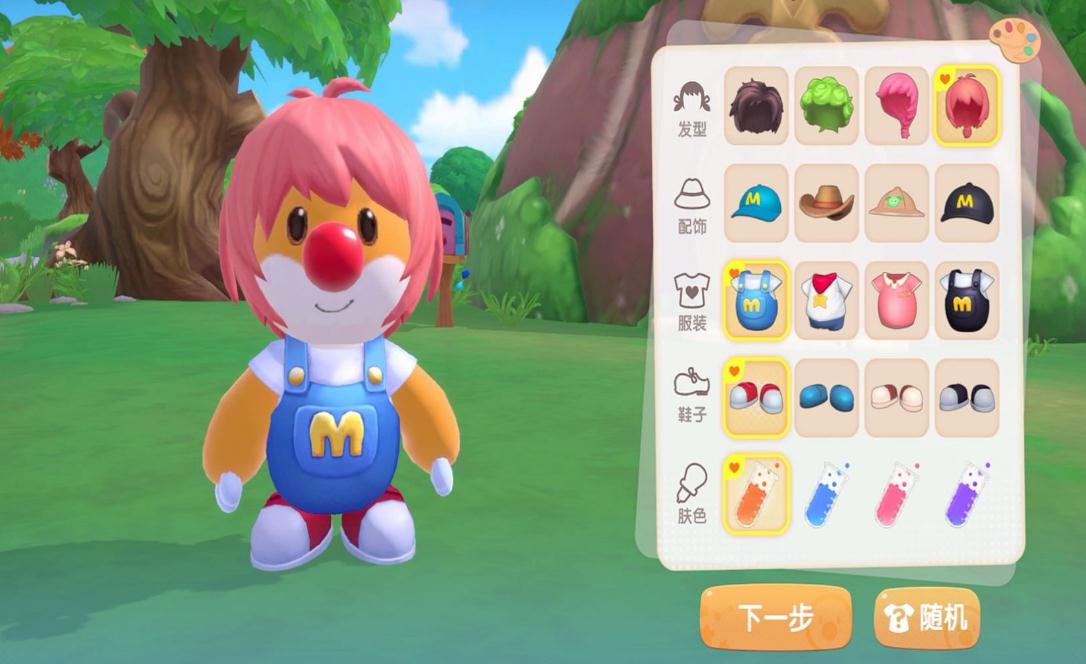Pick the dark navy and gray shoes
1086x664 pixels.
(967, 397)
